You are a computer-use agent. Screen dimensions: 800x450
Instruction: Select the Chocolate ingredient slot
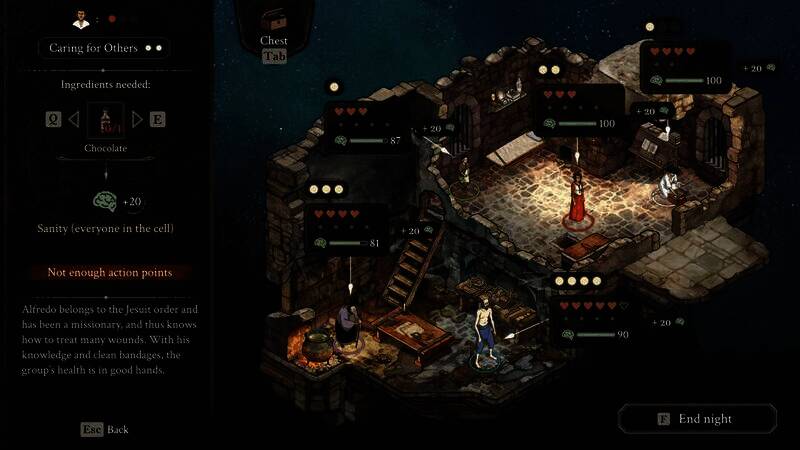pyautogui.click(x=105, y=121)
